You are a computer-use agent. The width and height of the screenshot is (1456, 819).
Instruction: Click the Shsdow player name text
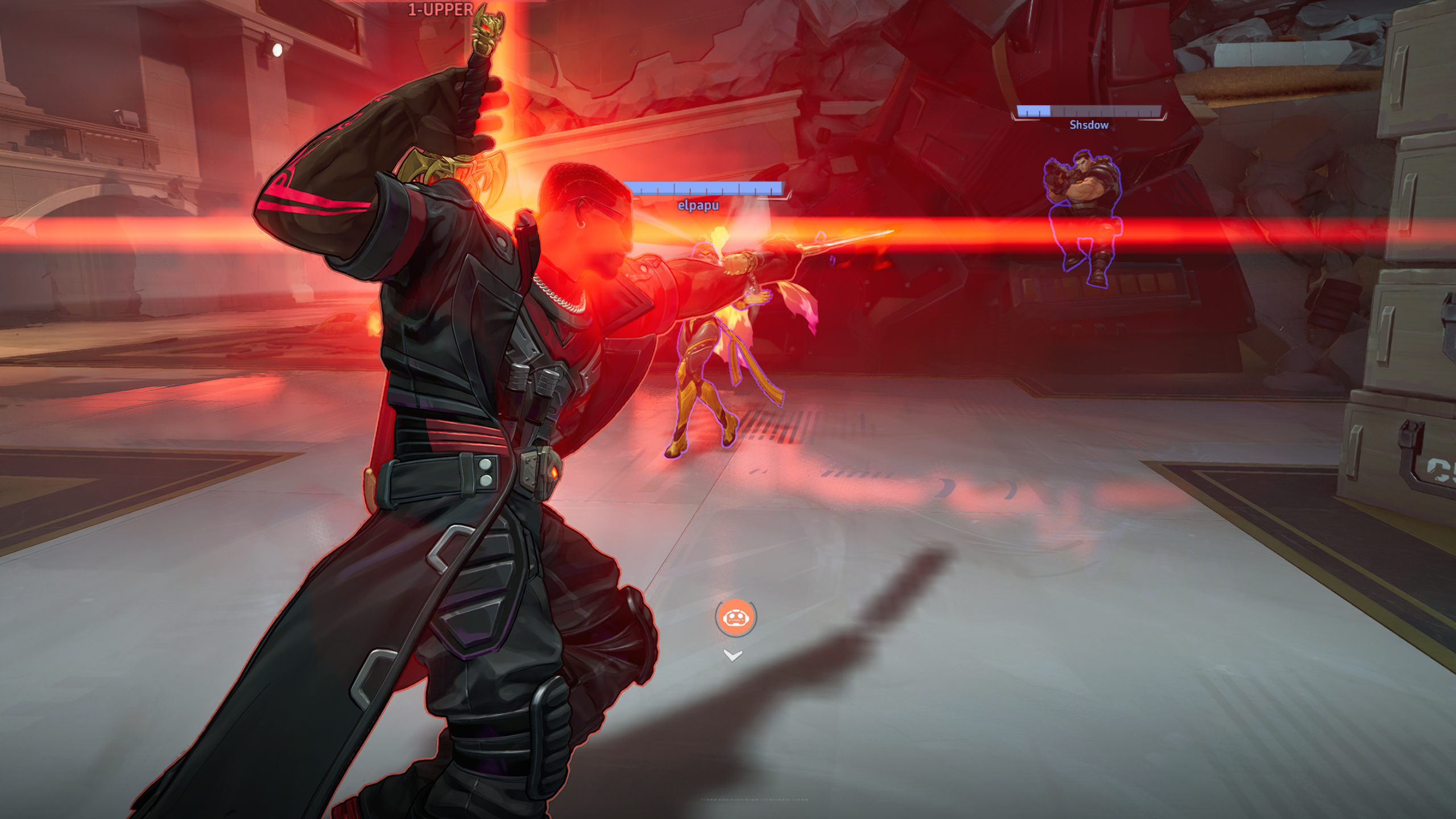[1090, 125]
